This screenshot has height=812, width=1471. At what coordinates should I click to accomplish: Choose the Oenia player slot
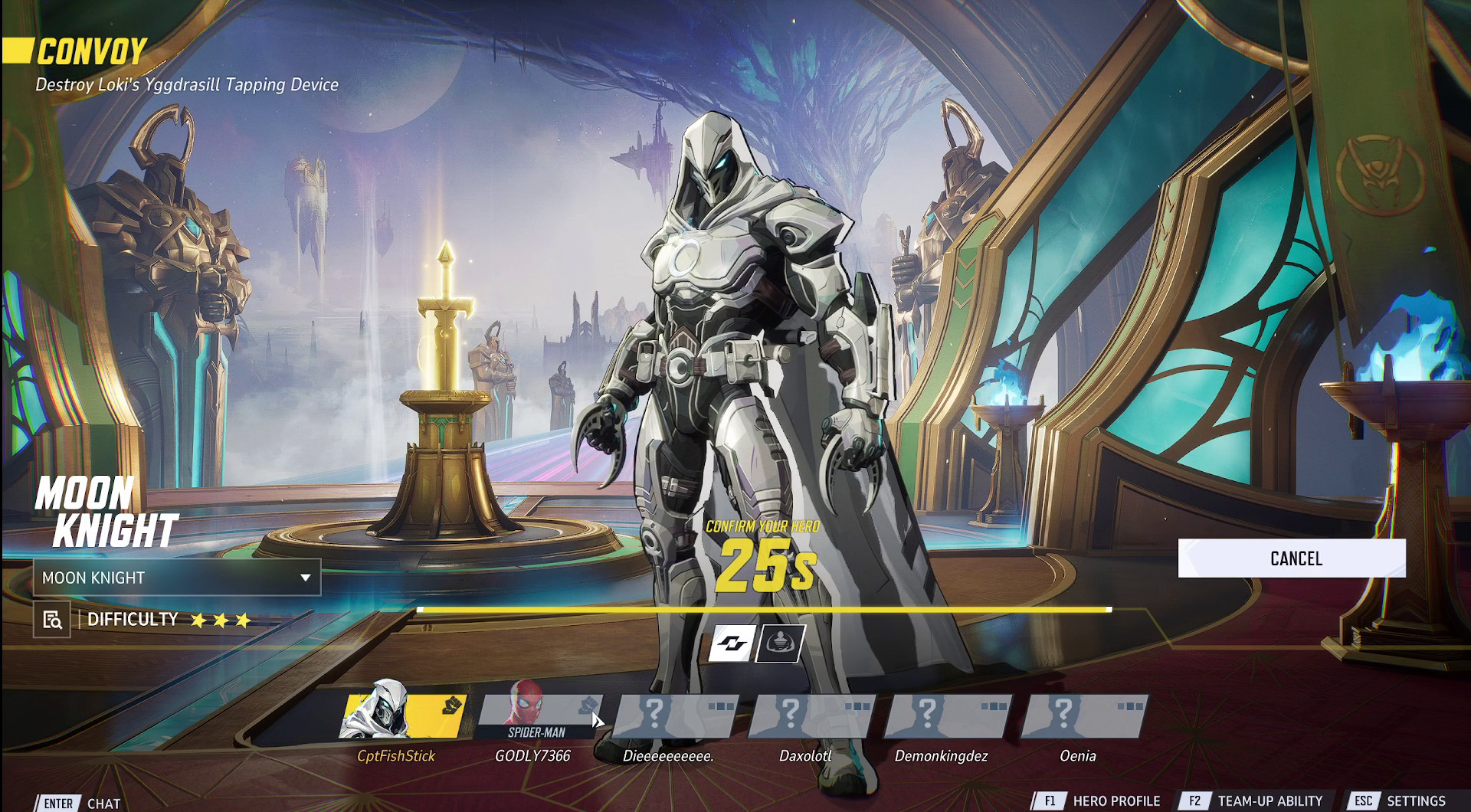click(1085, 717)
